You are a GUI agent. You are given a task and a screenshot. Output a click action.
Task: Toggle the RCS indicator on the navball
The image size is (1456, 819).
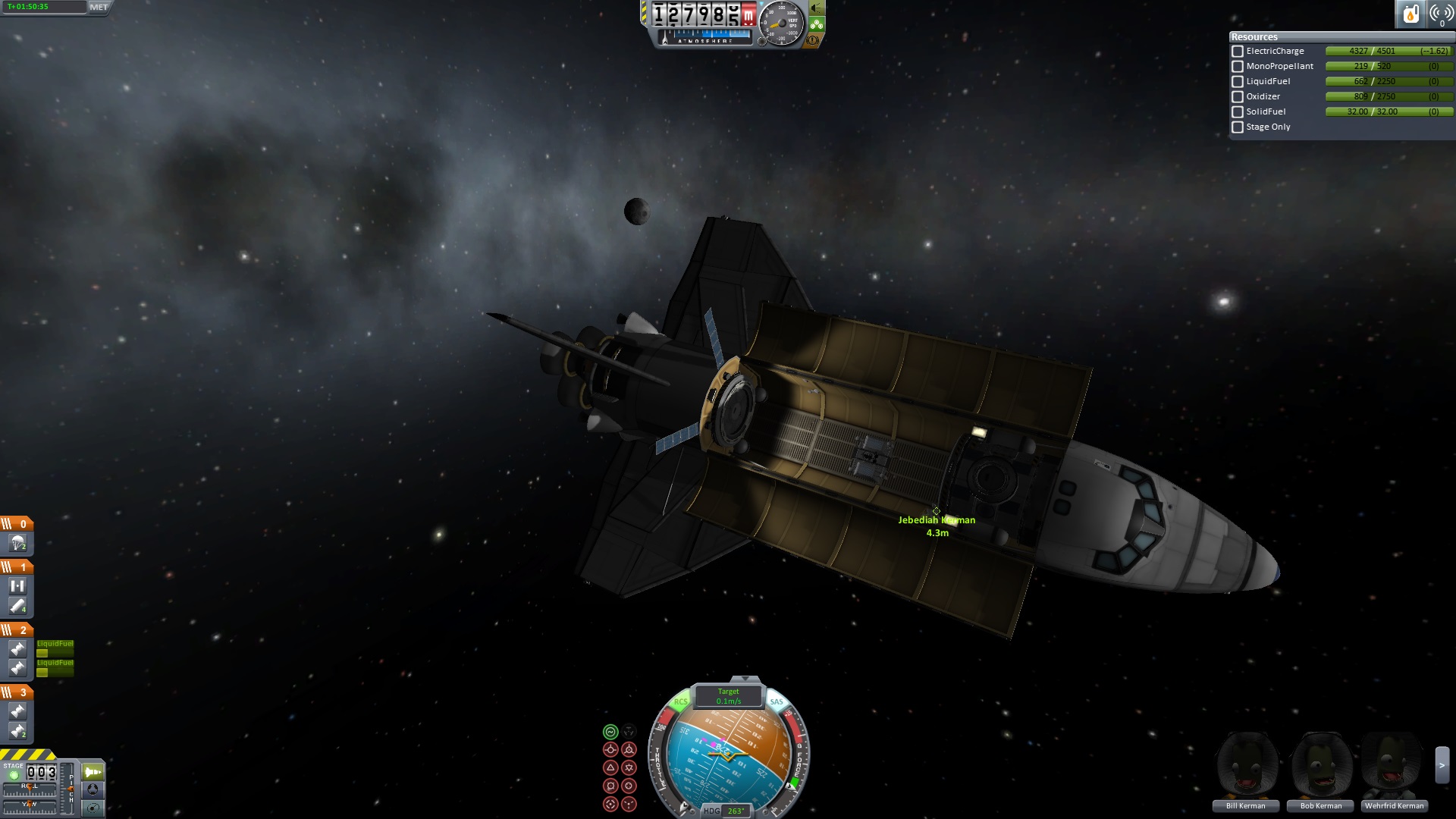pos(680,702)
